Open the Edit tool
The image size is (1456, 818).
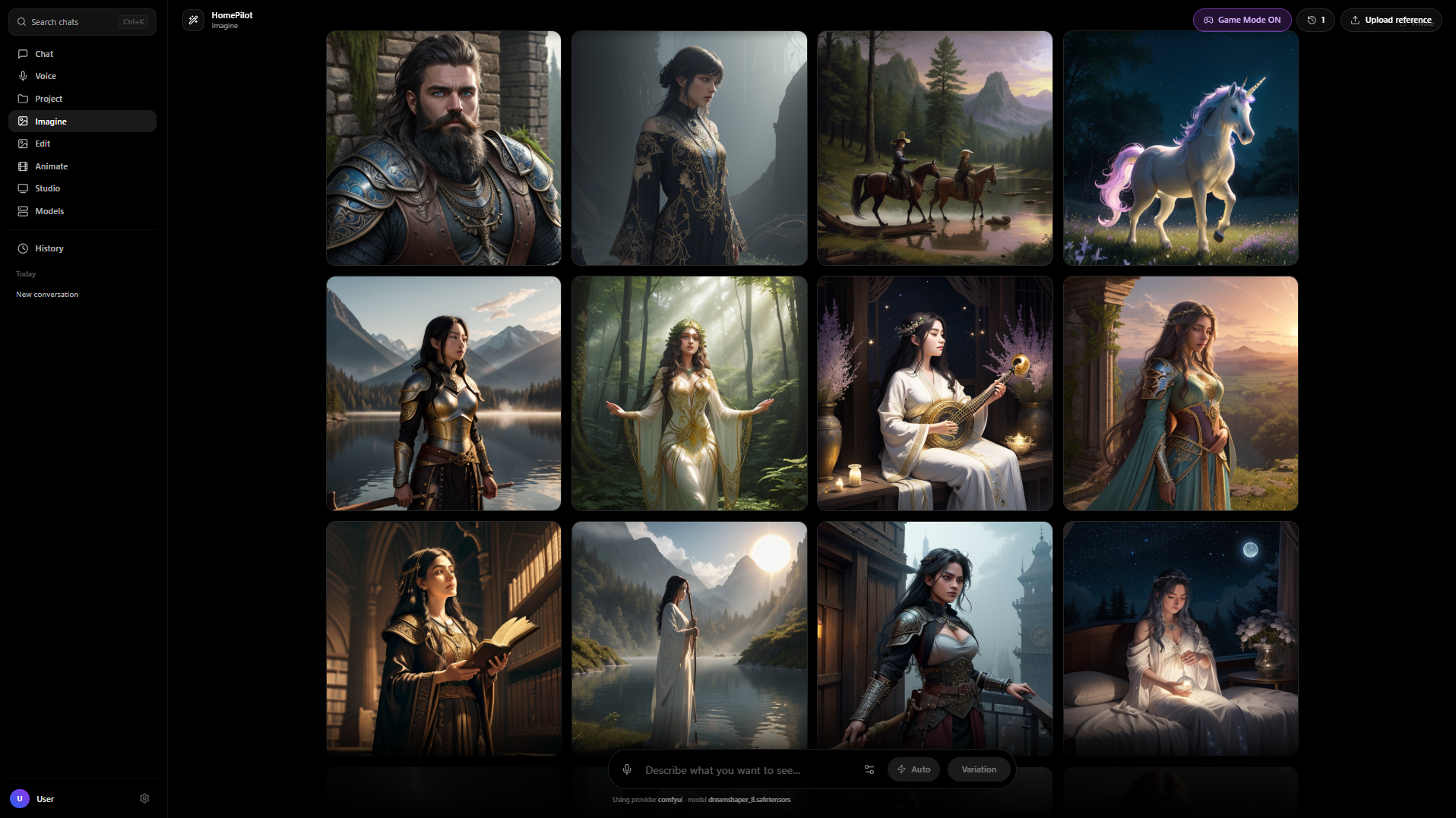(43, 144)
